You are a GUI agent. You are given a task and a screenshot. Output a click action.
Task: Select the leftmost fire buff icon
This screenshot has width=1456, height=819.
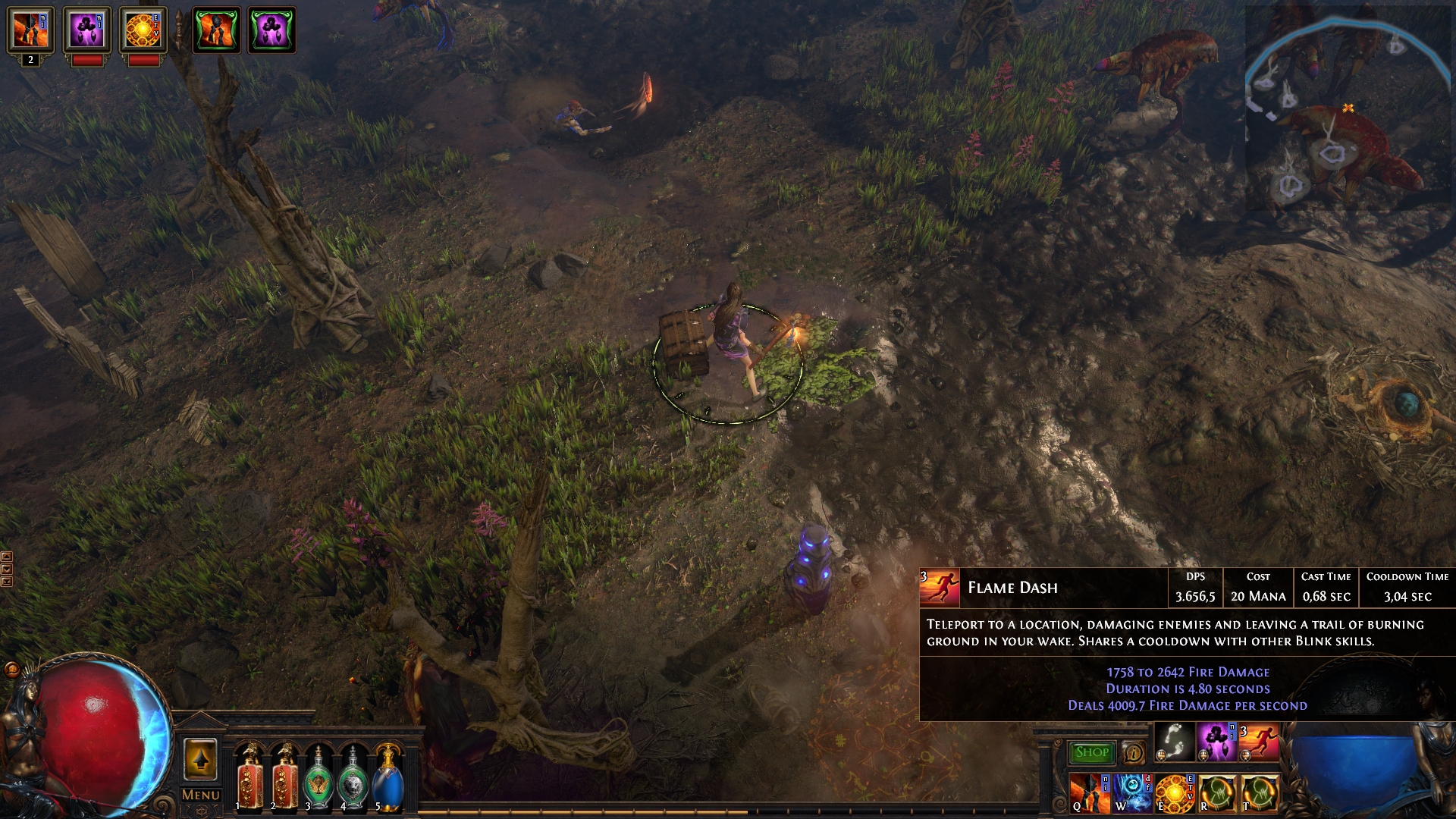coord(30,30)
